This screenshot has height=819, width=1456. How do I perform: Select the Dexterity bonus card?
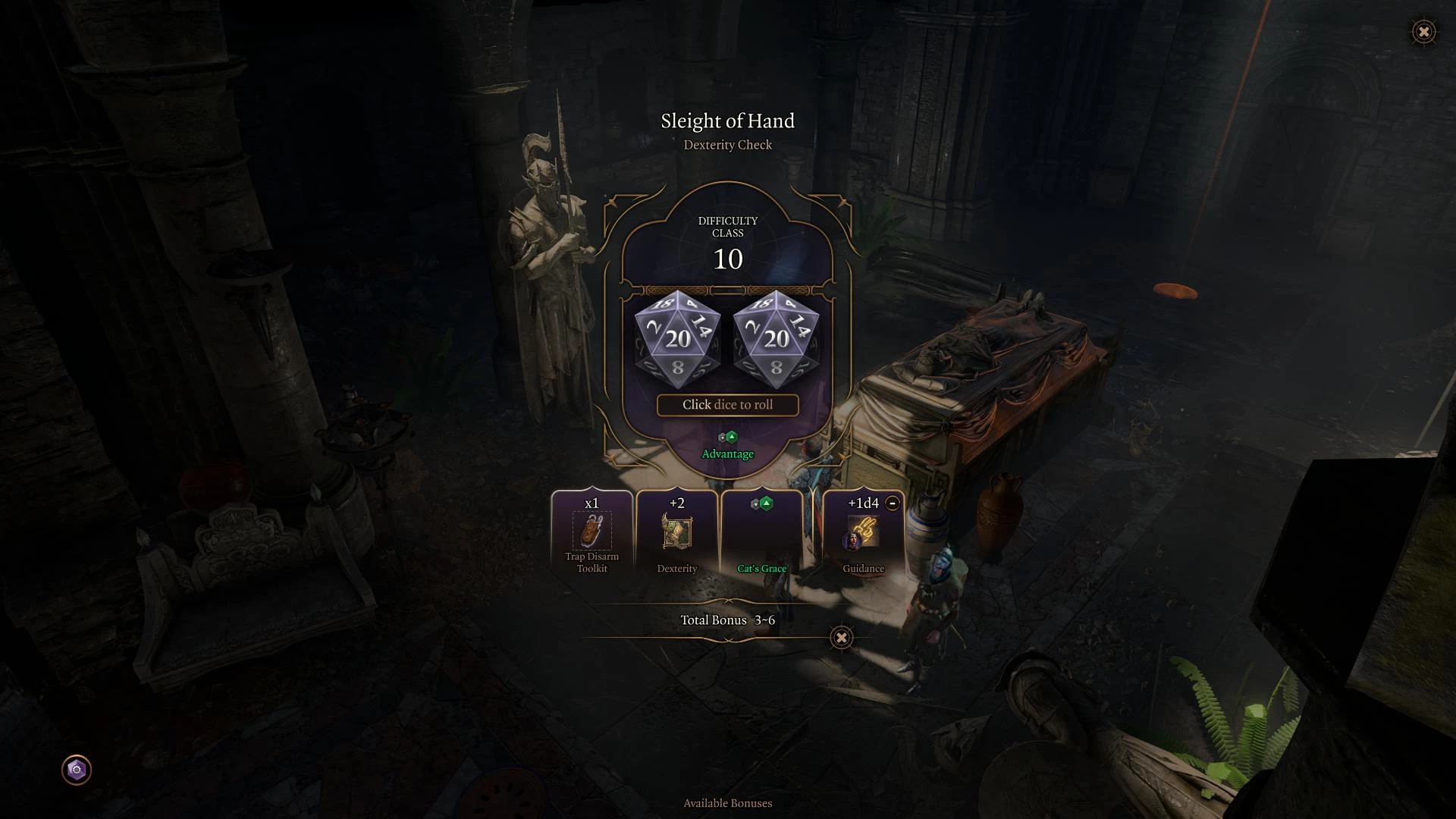point(677,533)
